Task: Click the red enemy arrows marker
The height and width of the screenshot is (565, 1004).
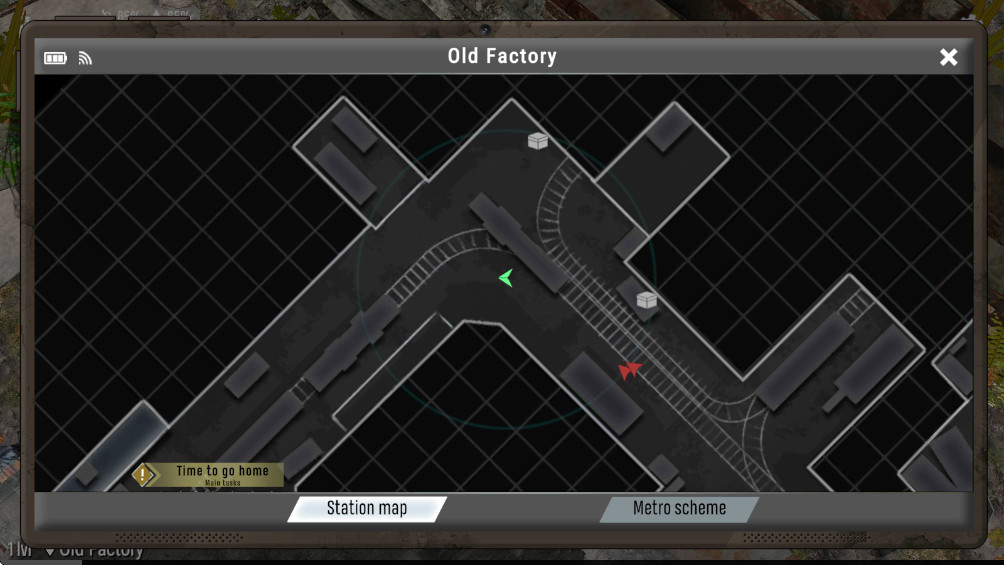Action: [x=629, y=371]
